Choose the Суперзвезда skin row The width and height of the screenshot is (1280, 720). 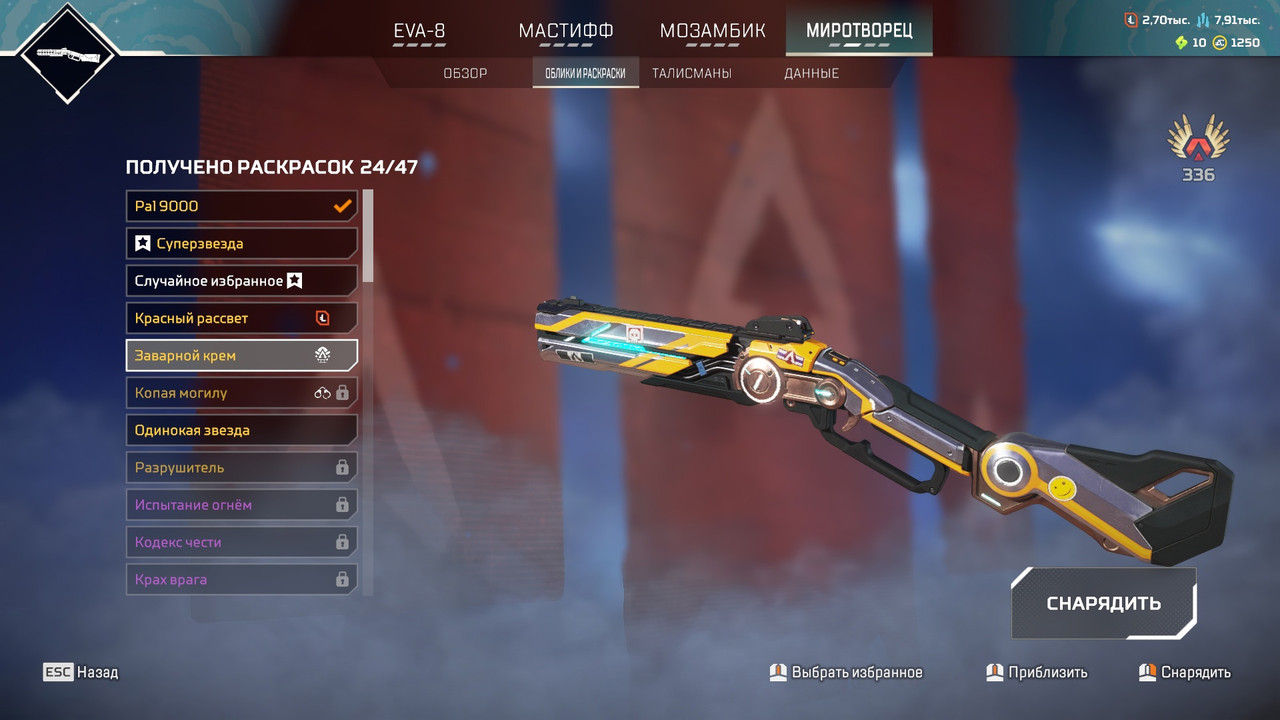coord(242,243)
